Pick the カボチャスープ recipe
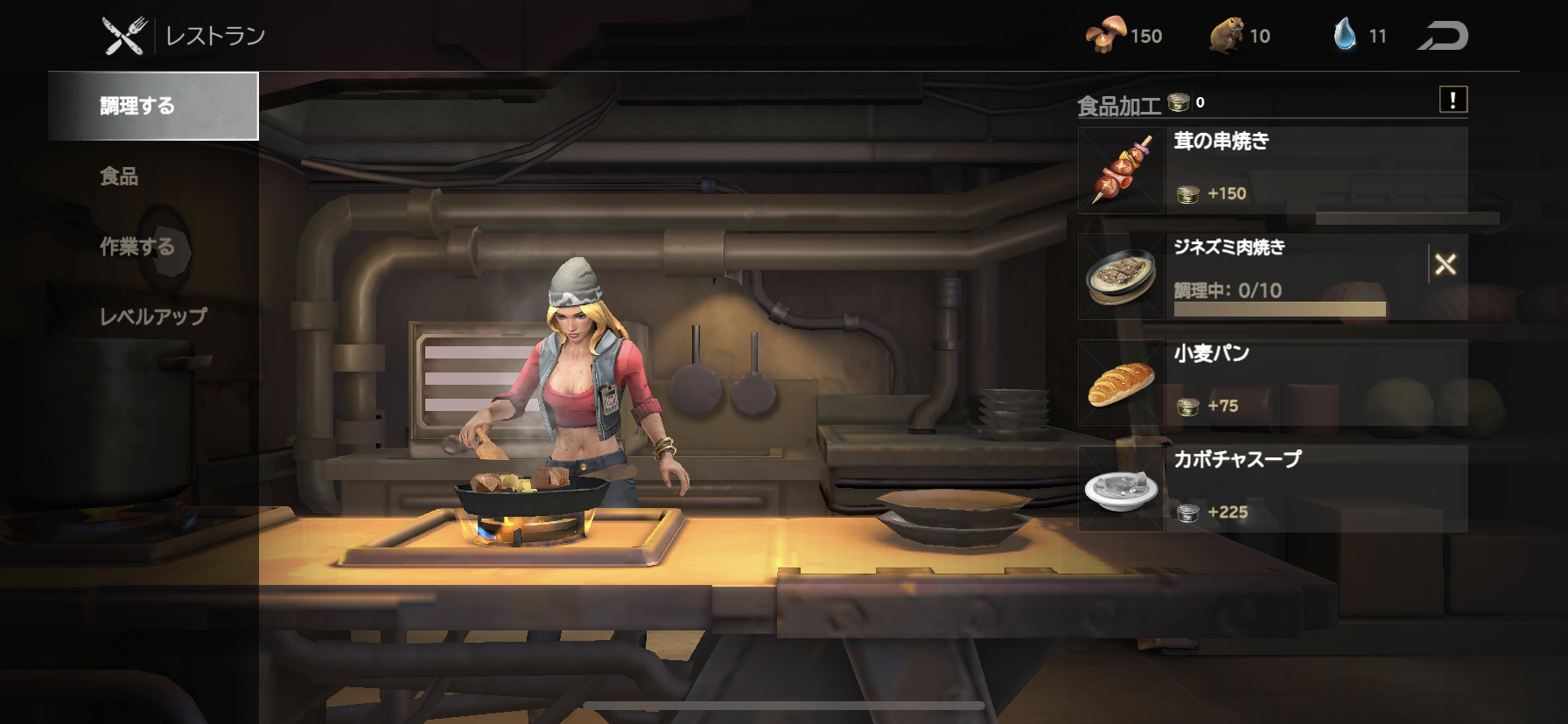 pos(1272,488)
